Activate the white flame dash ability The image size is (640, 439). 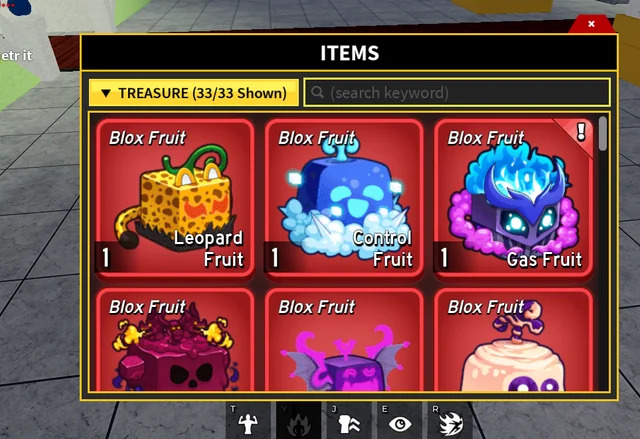pyautogui.click(x=449, y=423)
